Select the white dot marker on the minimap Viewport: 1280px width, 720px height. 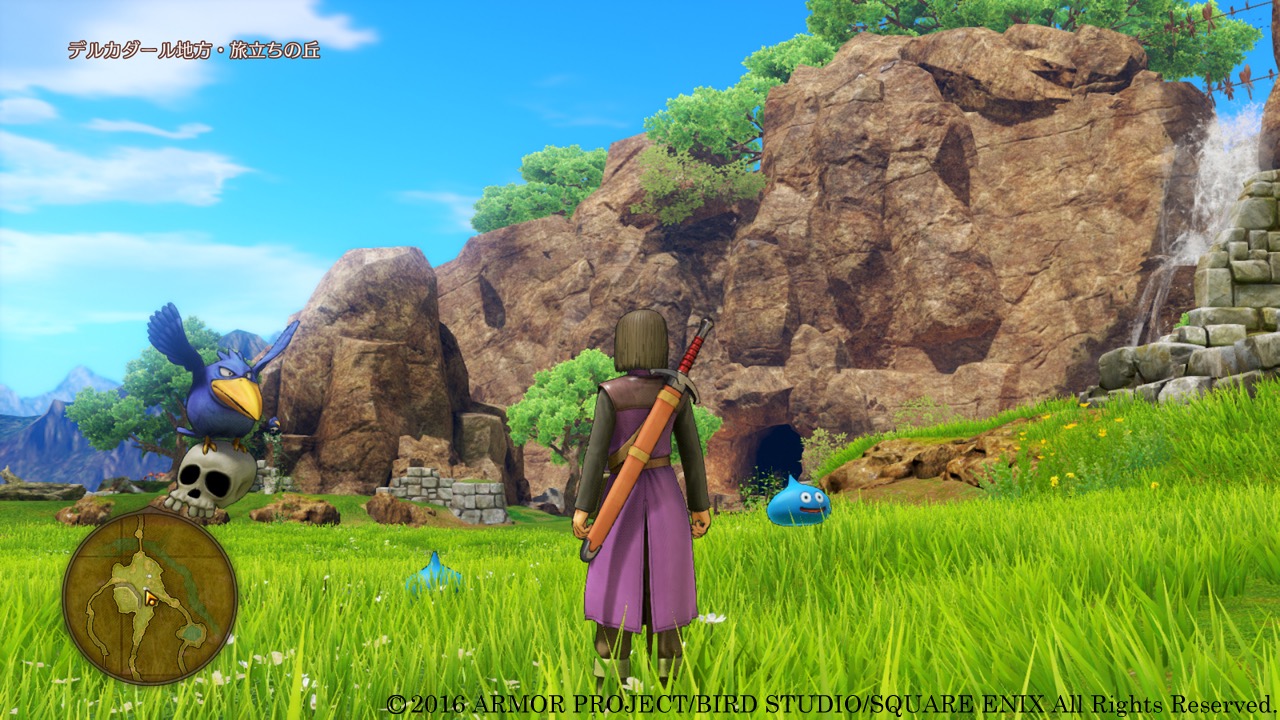click(x=149, y=576)
